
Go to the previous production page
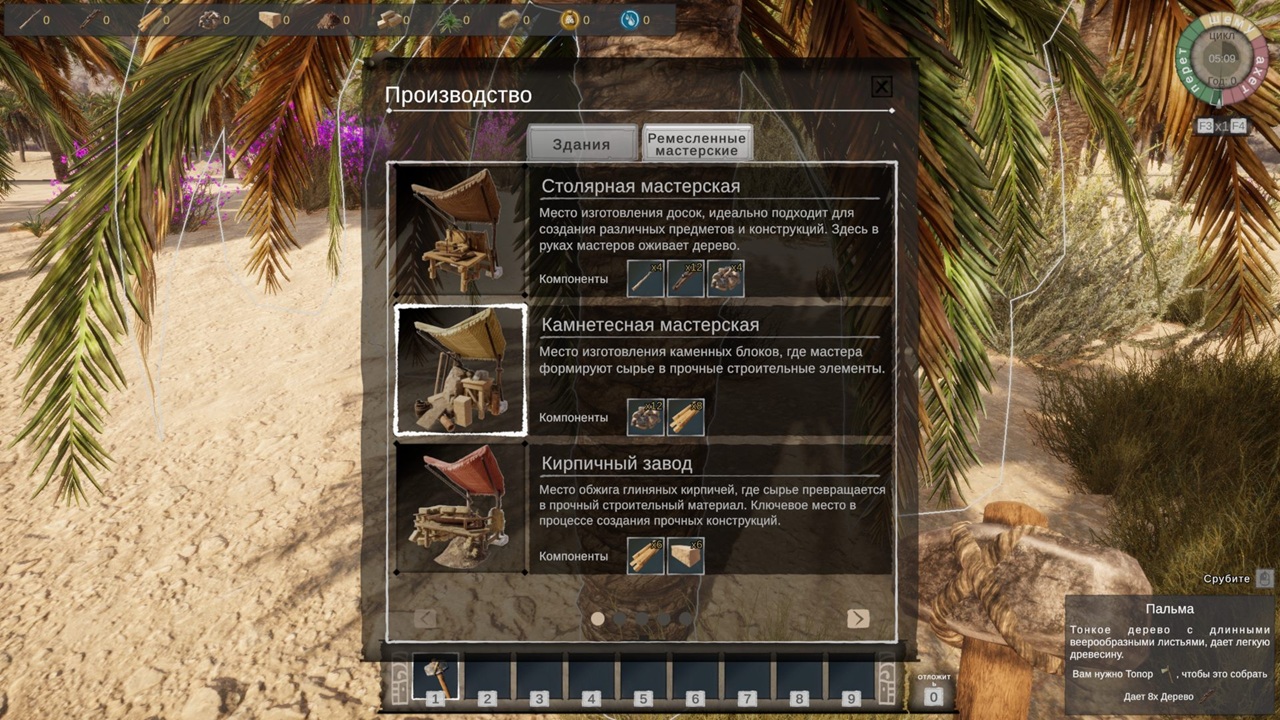(425, 618)
